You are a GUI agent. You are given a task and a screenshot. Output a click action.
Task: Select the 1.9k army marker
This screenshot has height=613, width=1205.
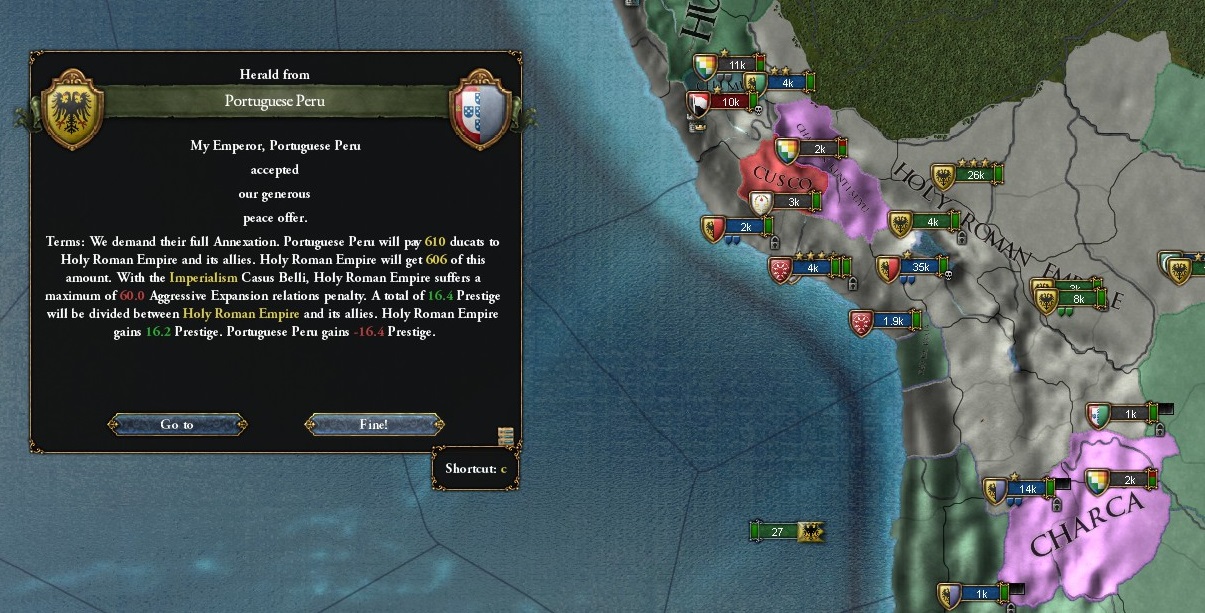pyautogui.click(x=892, y=321)
